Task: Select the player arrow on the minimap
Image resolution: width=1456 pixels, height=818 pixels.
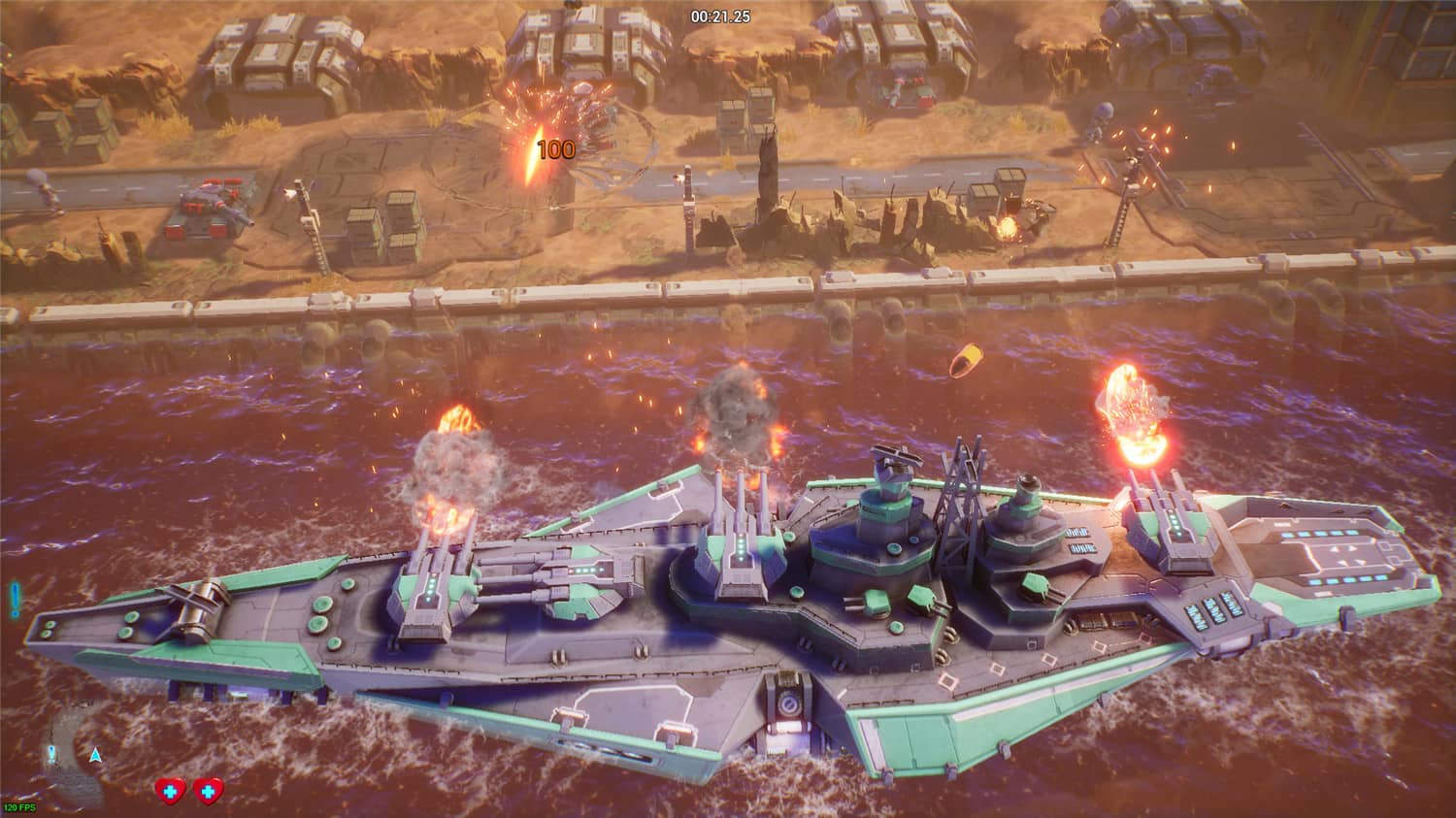Action: (x=95, y=755)
